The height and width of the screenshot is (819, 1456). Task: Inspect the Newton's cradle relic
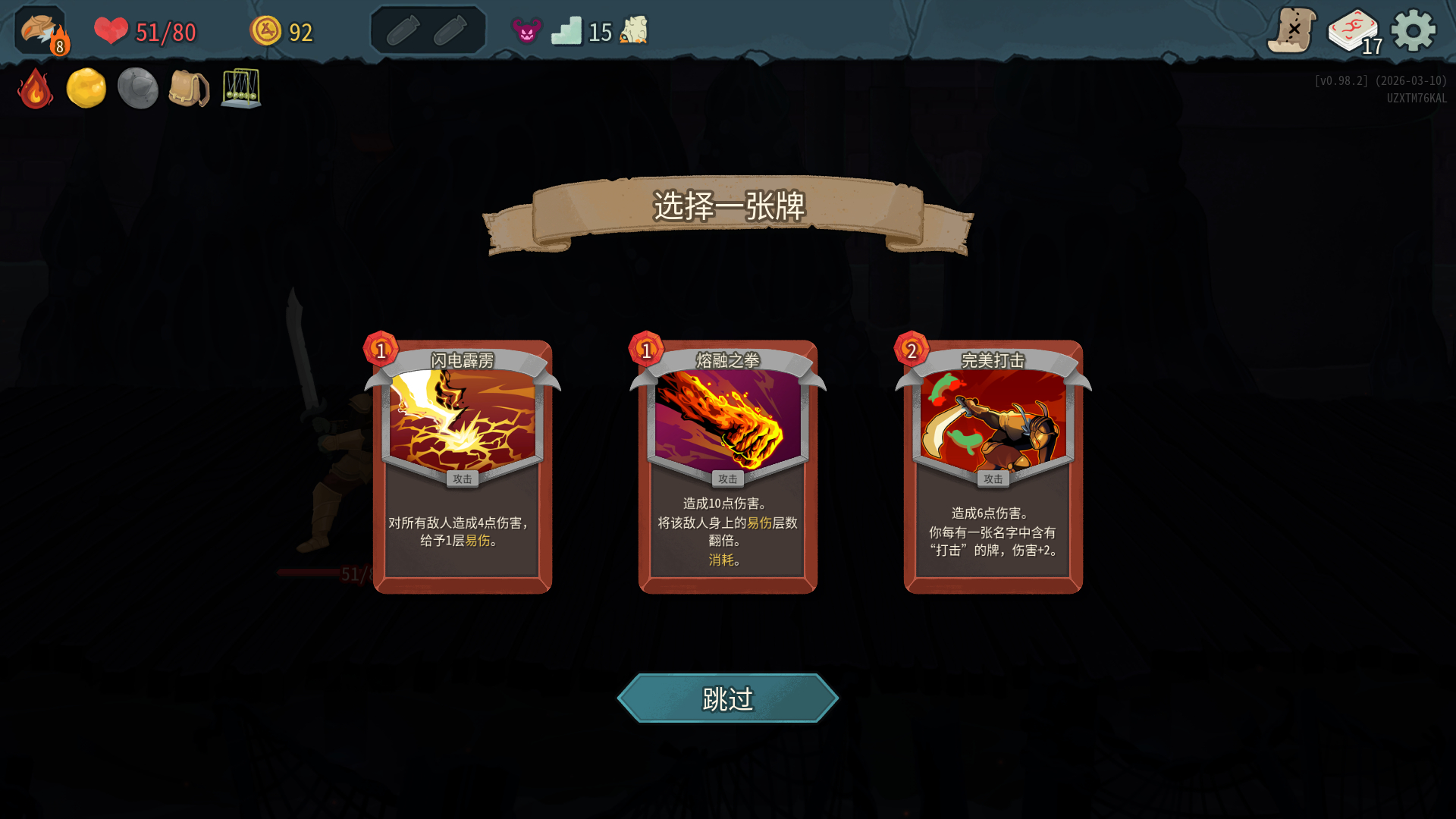[x=241, y=89]
